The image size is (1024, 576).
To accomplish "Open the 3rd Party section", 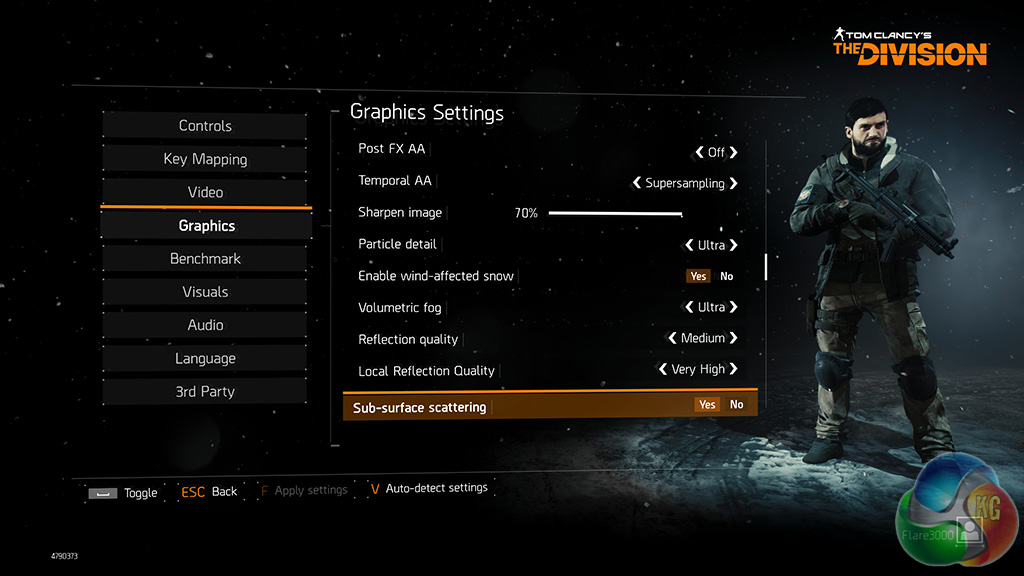I will point(205,392).
